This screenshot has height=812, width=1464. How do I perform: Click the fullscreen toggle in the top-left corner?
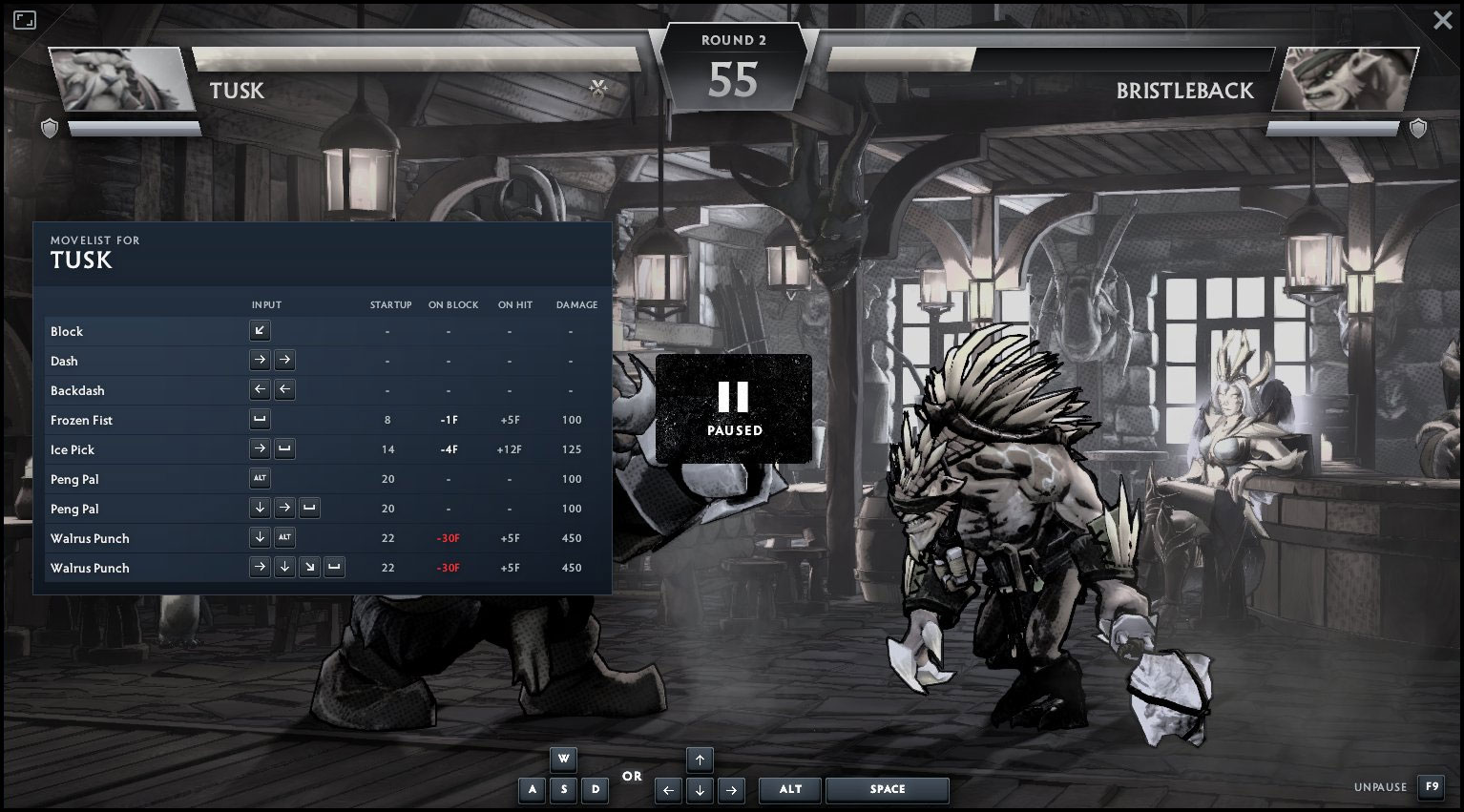tap(25, 19)
